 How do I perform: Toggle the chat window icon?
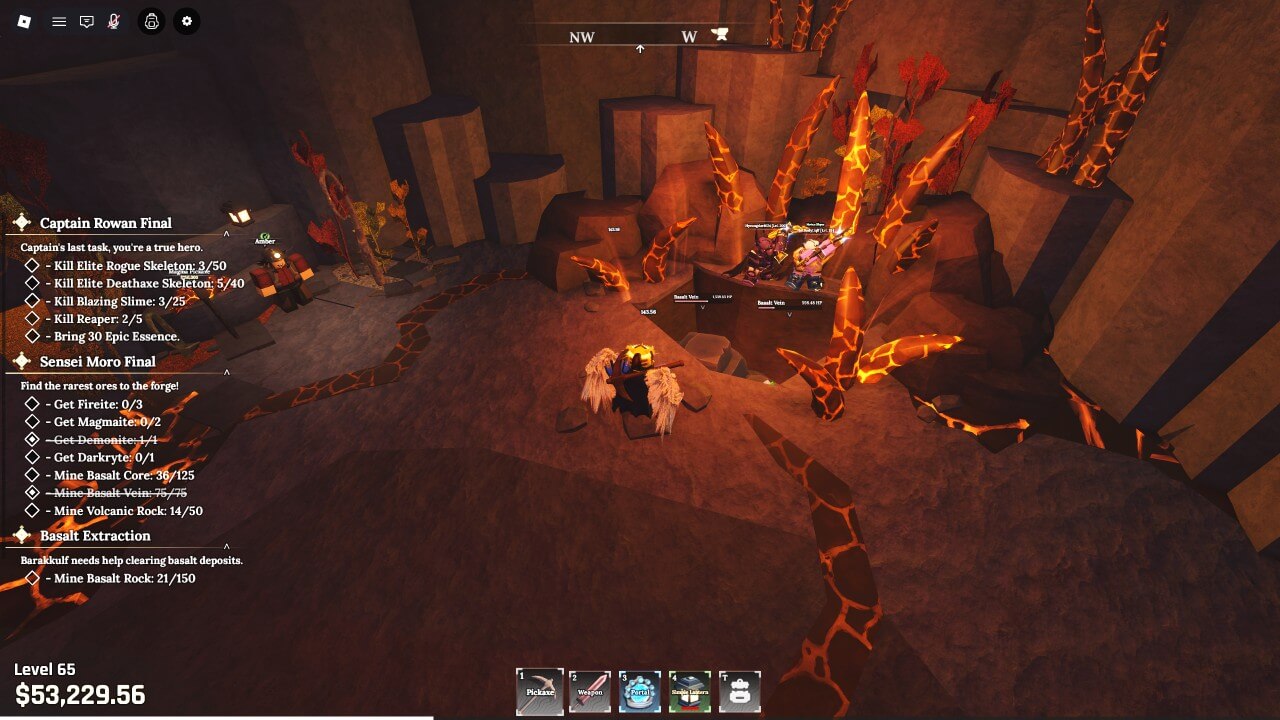[x=87, y=21]
